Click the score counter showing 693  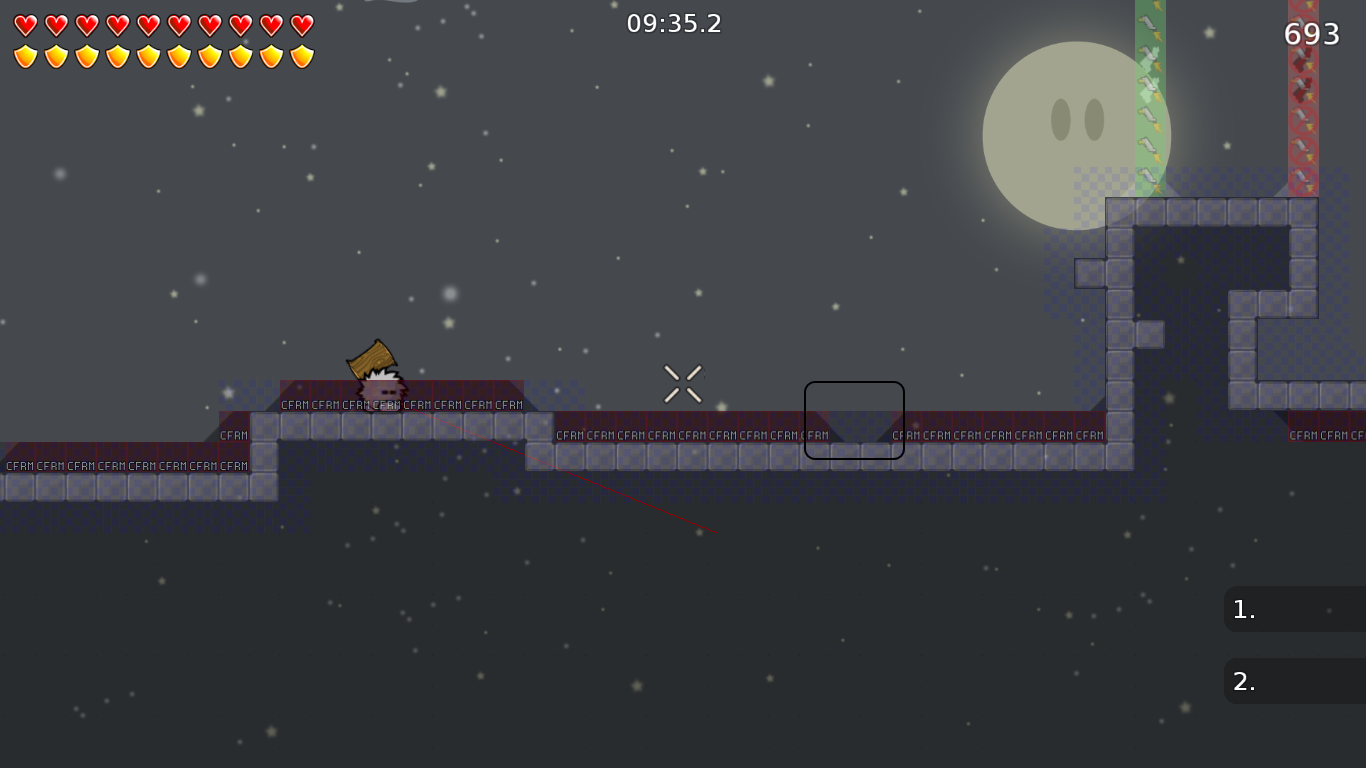click(x=1311, y=33)
